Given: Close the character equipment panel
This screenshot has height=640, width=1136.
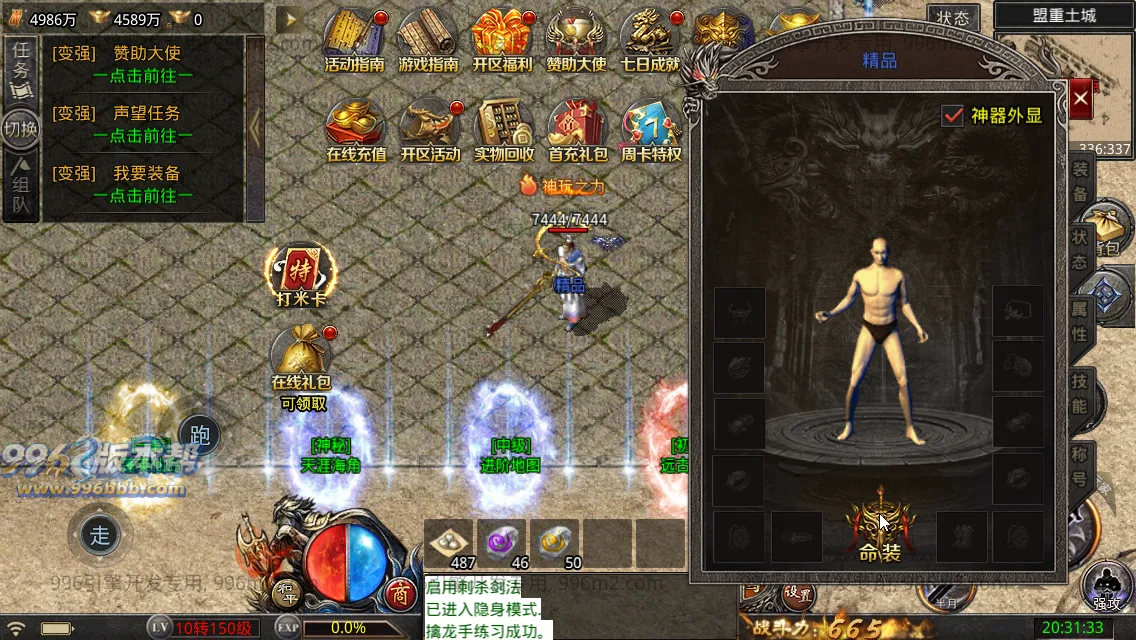Looking at the screenshot, I should (1081, 99).
